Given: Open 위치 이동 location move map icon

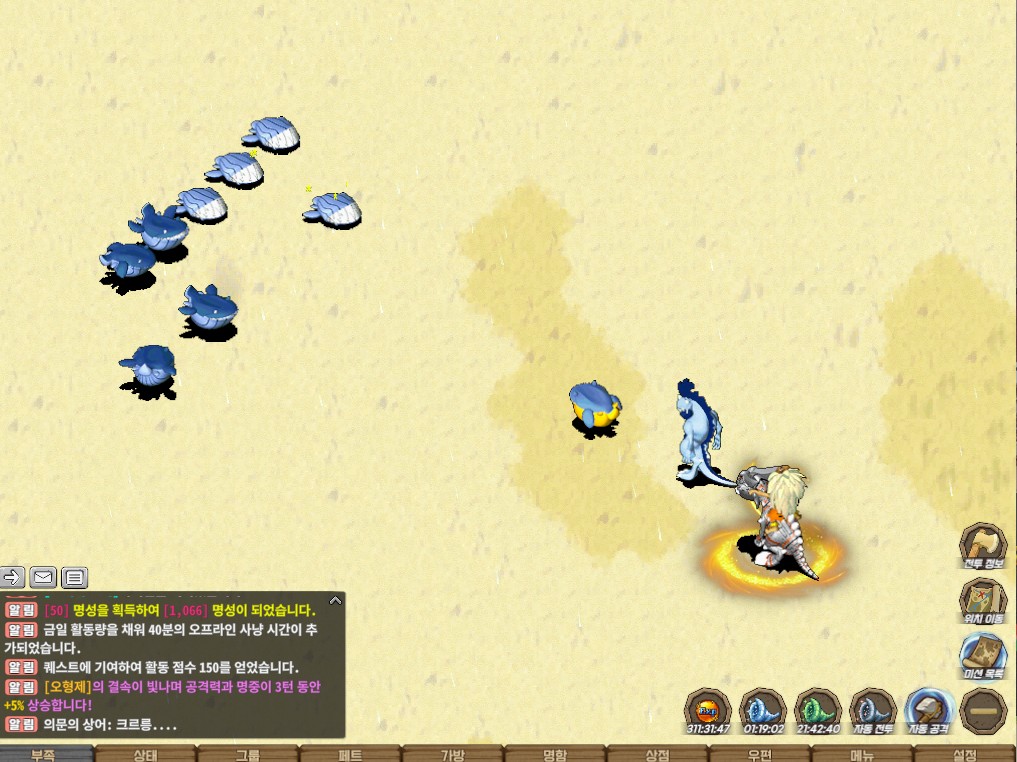Looking at the screenshot, I should (983, 602).
